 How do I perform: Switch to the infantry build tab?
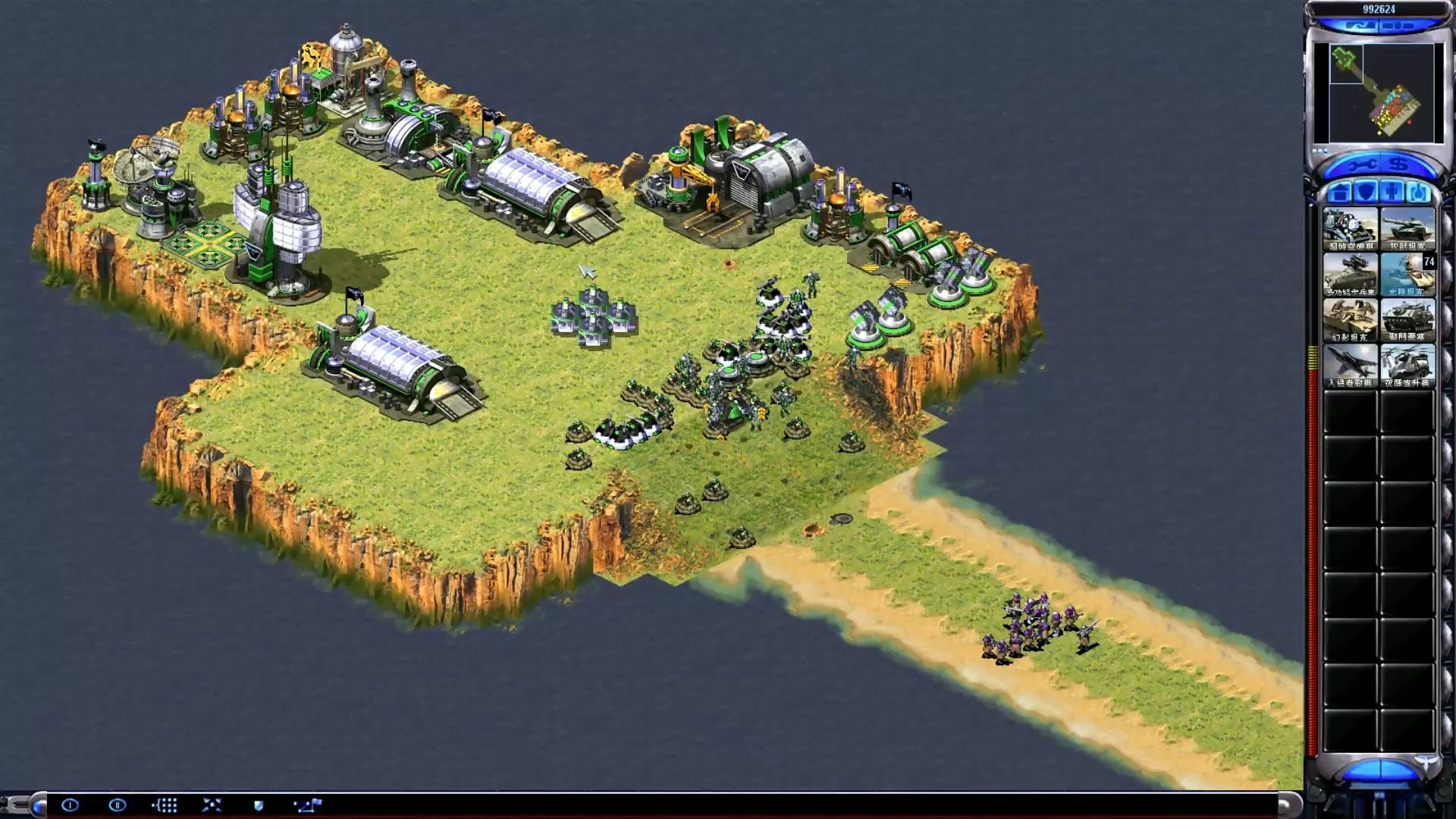[1392, 192]
